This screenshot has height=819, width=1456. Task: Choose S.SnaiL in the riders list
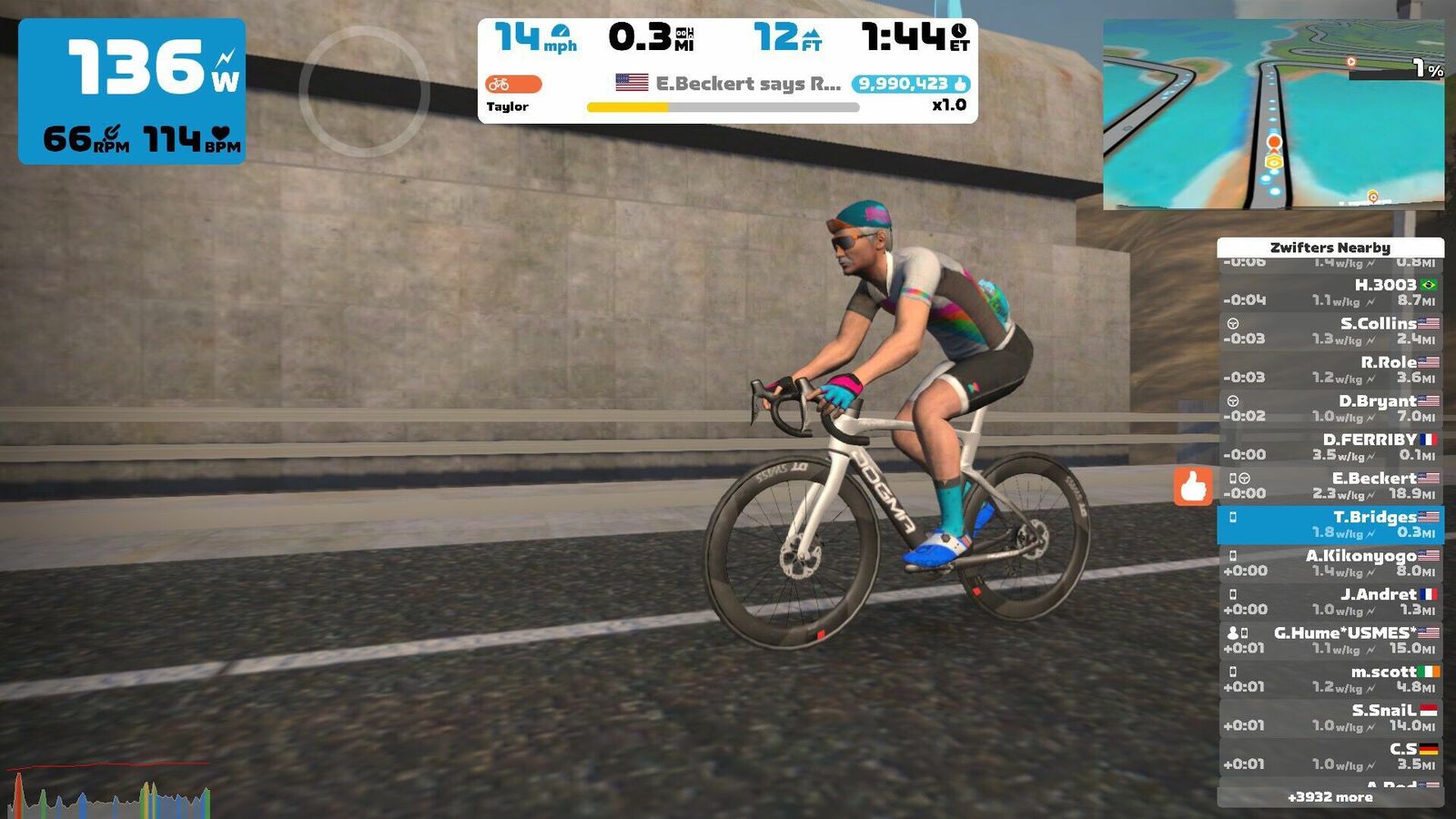click(1330, 718)
